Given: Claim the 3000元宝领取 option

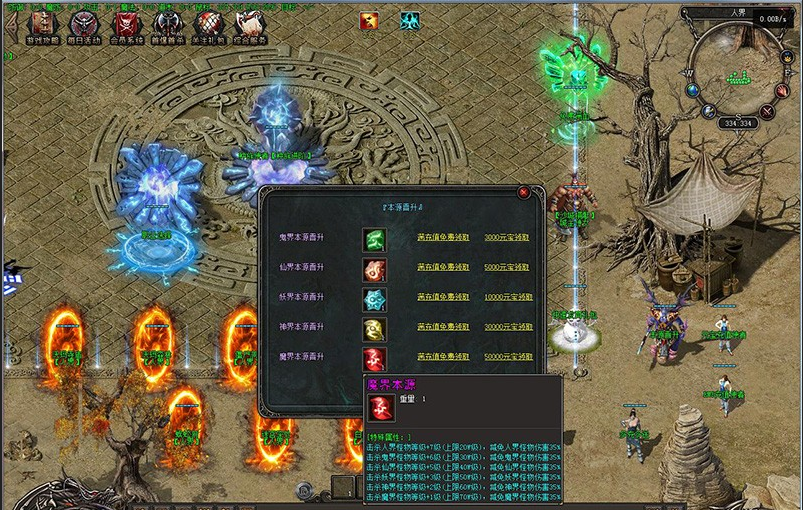Looking at the screenshot, I should [508, 239].
